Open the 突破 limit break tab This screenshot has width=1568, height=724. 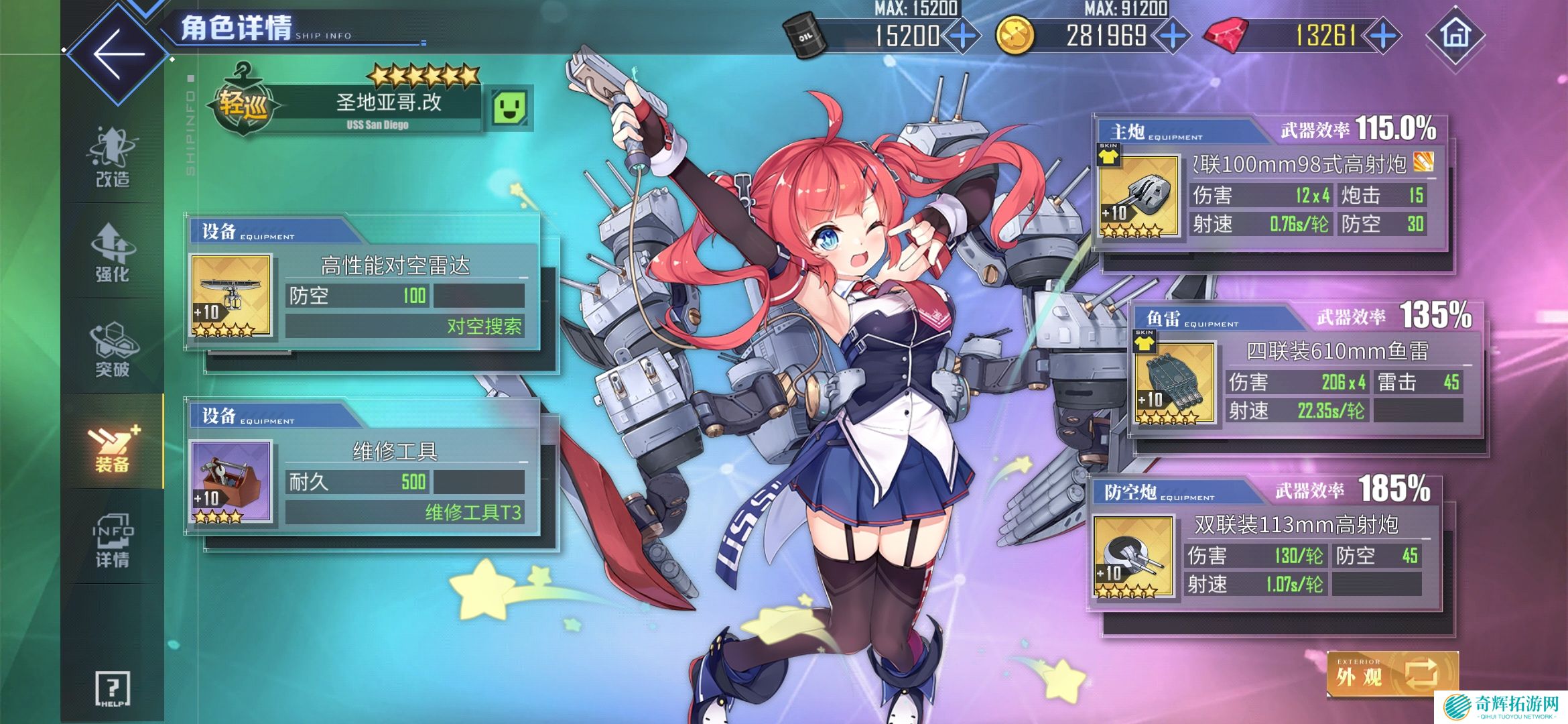112,349
